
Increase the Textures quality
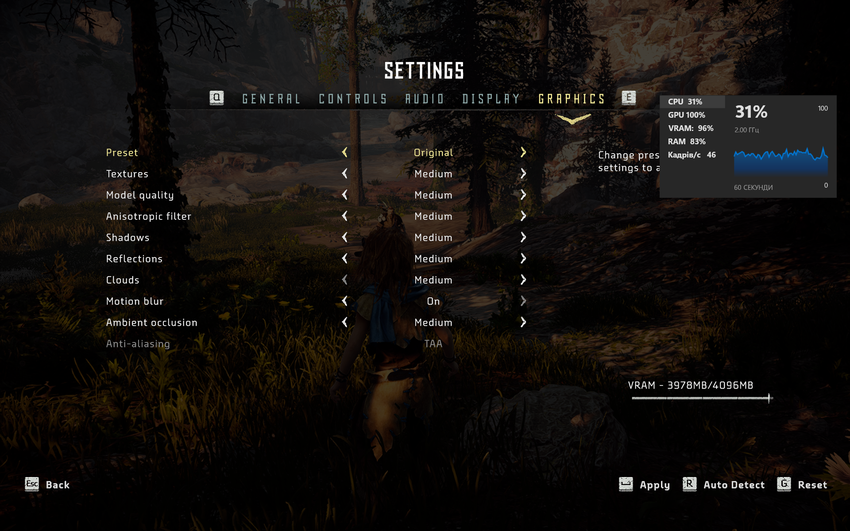point(523,174)
